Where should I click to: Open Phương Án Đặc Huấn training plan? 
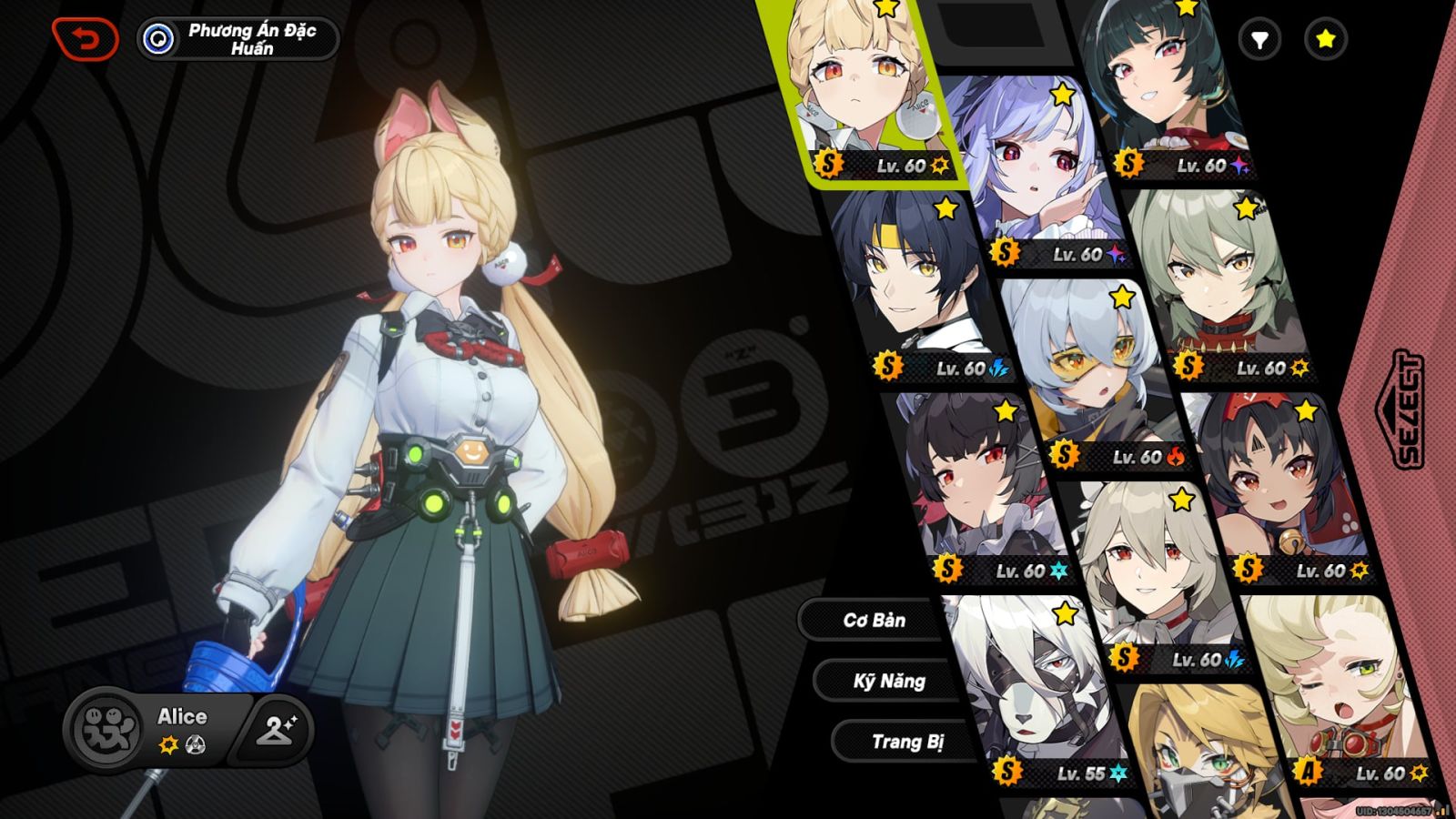click(238, 39)
